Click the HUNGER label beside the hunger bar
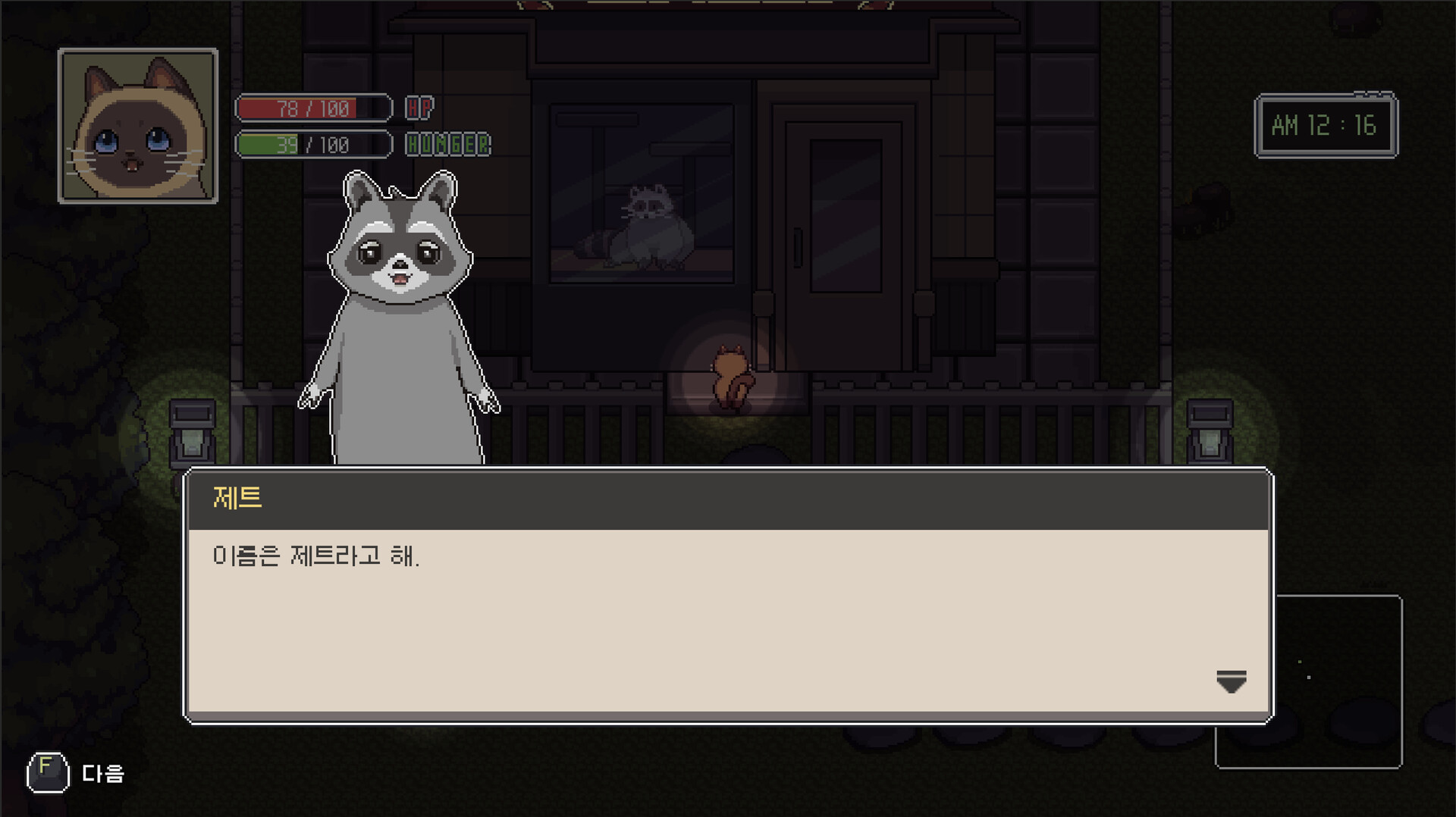The image size is (1456, 817). (446, 144)
